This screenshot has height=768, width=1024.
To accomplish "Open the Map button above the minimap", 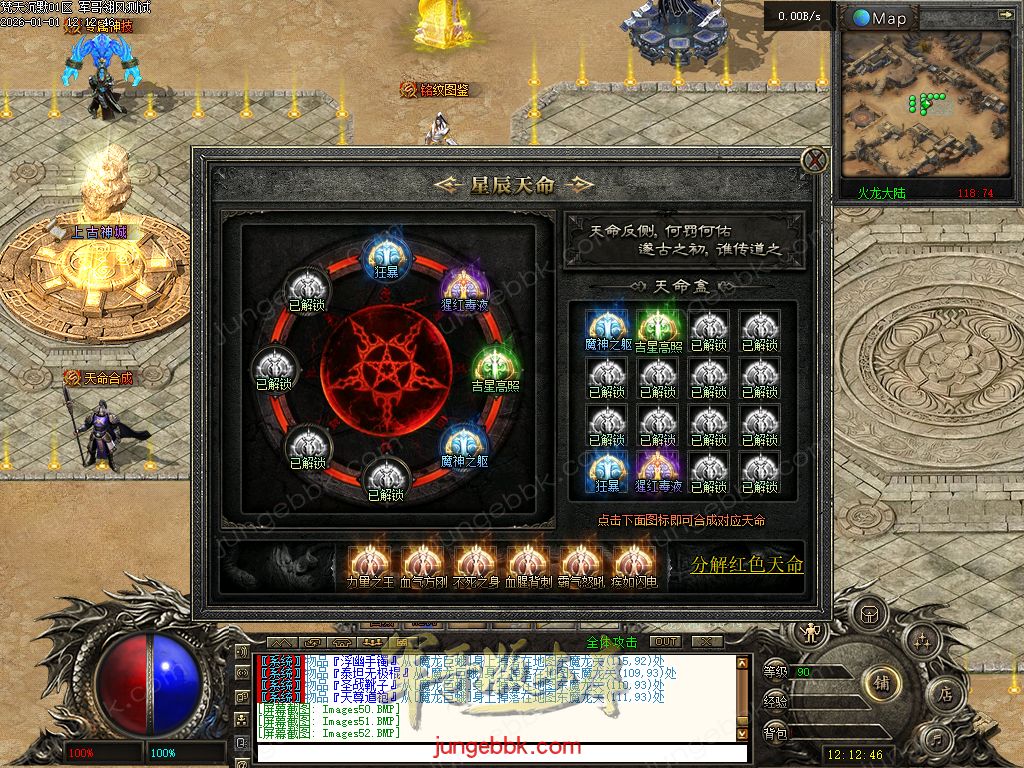I will coord(880,18).
